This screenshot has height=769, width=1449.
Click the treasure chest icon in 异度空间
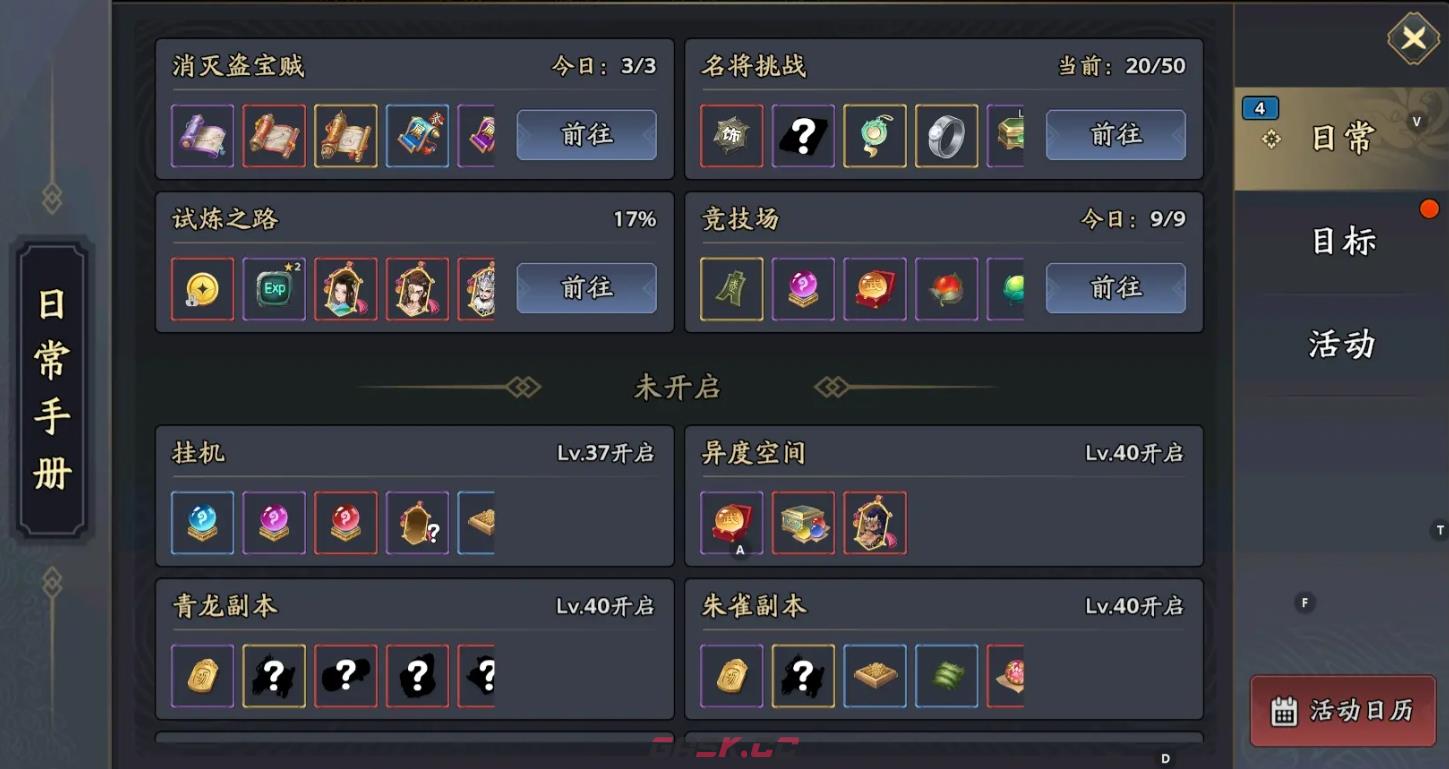(803, 522)
